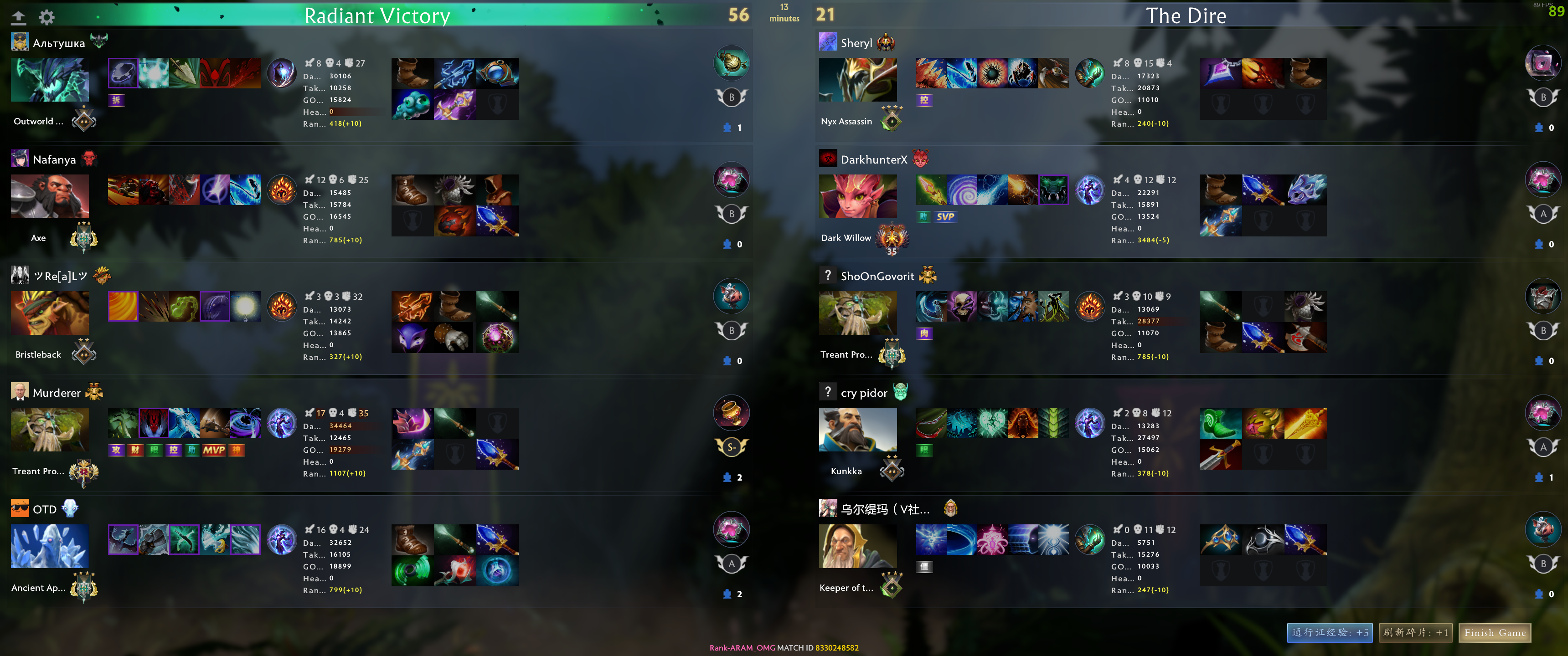This screenshot has width=1568, height=656.
Task: Select the question mark avatar beside cry pidor
Action: (828, 392)
